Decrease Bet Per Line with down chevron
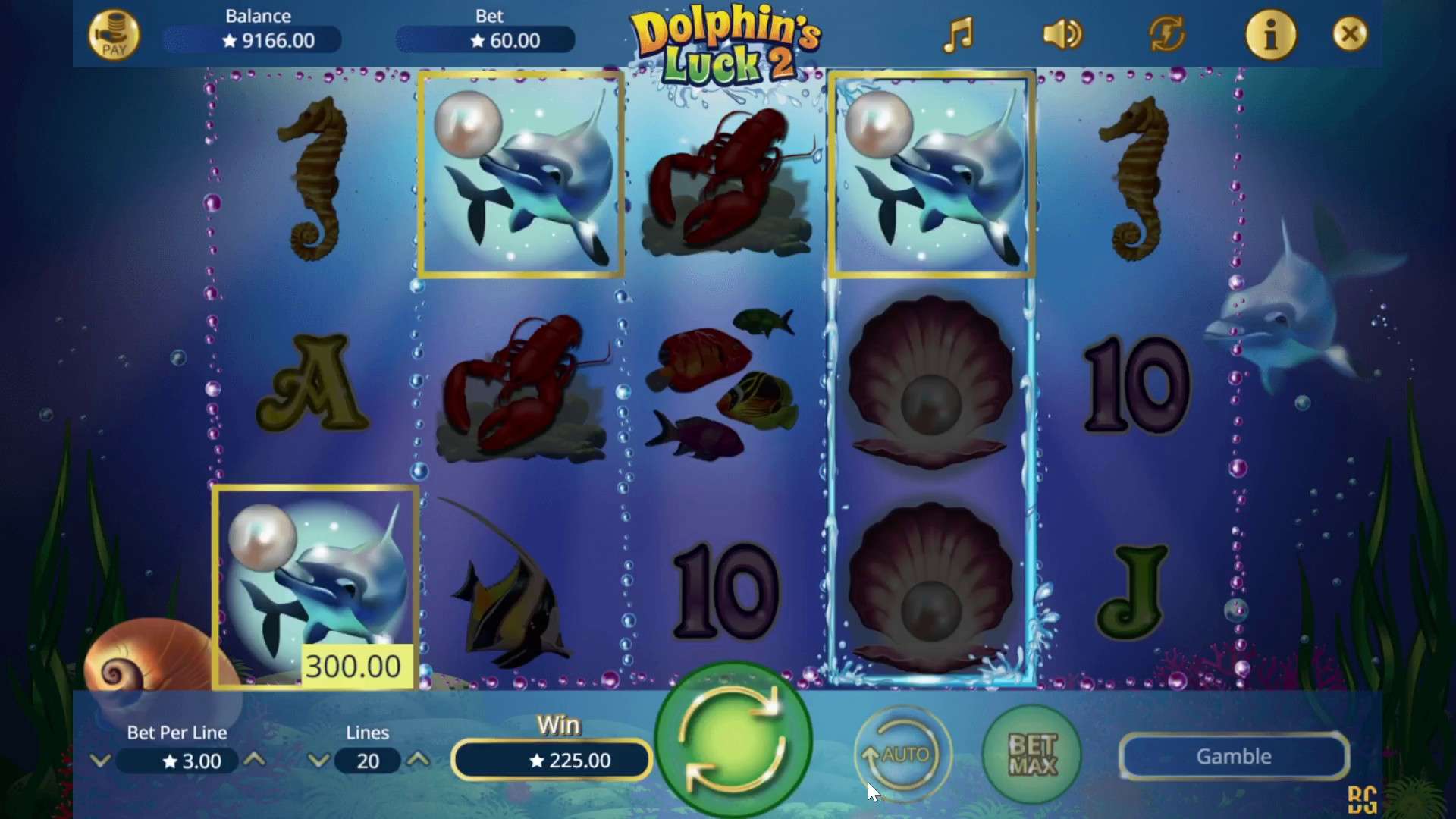The height and width of the screenshot is (819, 1456). [101, 761]
